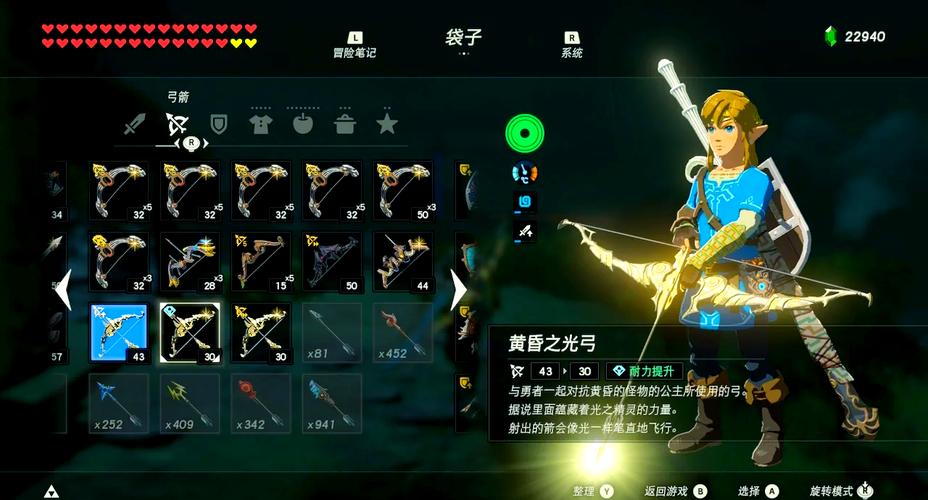
Task: Choose the bomb arrows stack x342
Action: pos(262,404)
